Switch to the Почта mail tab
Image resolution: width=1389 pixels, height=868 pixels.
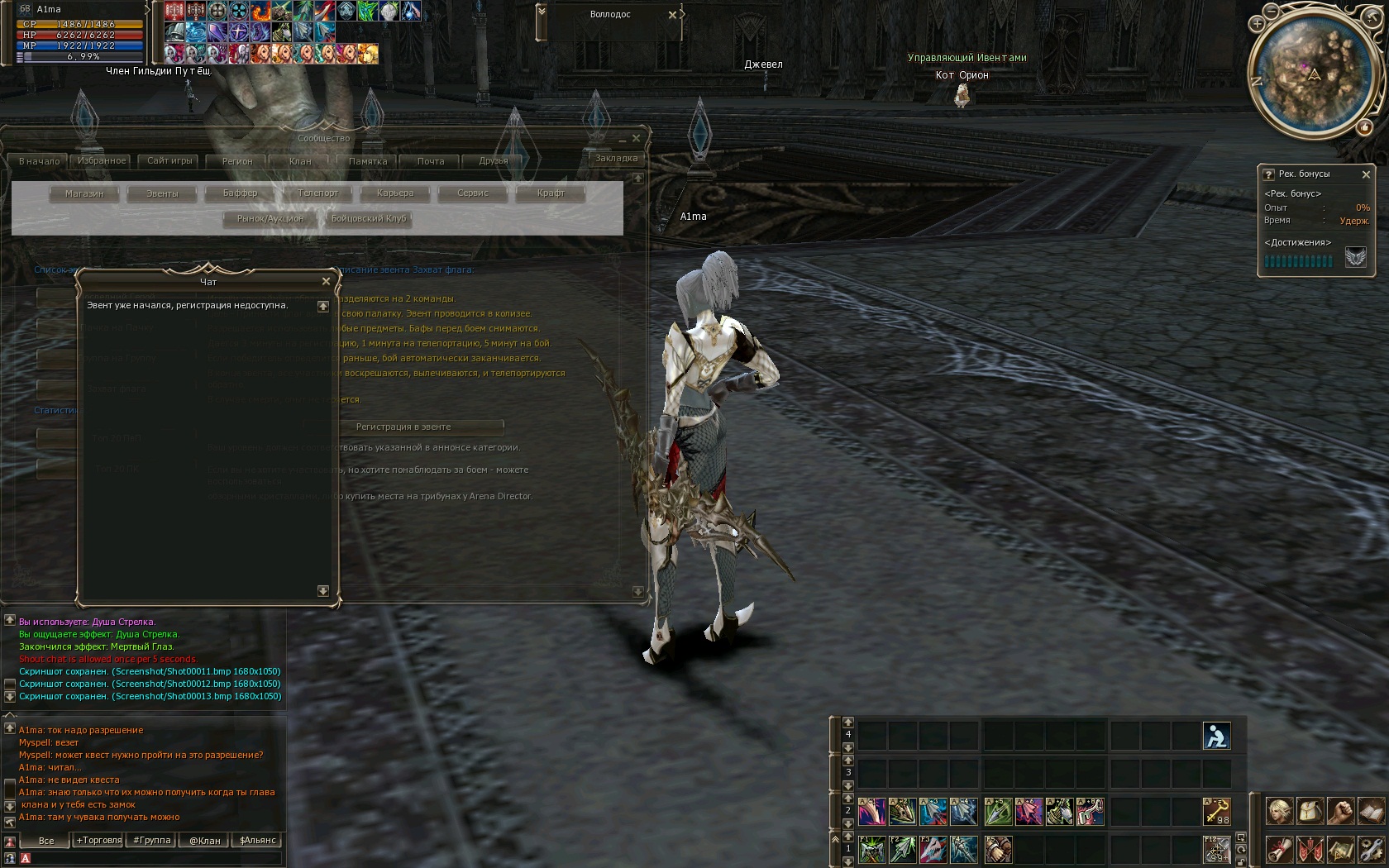[431, 161]
